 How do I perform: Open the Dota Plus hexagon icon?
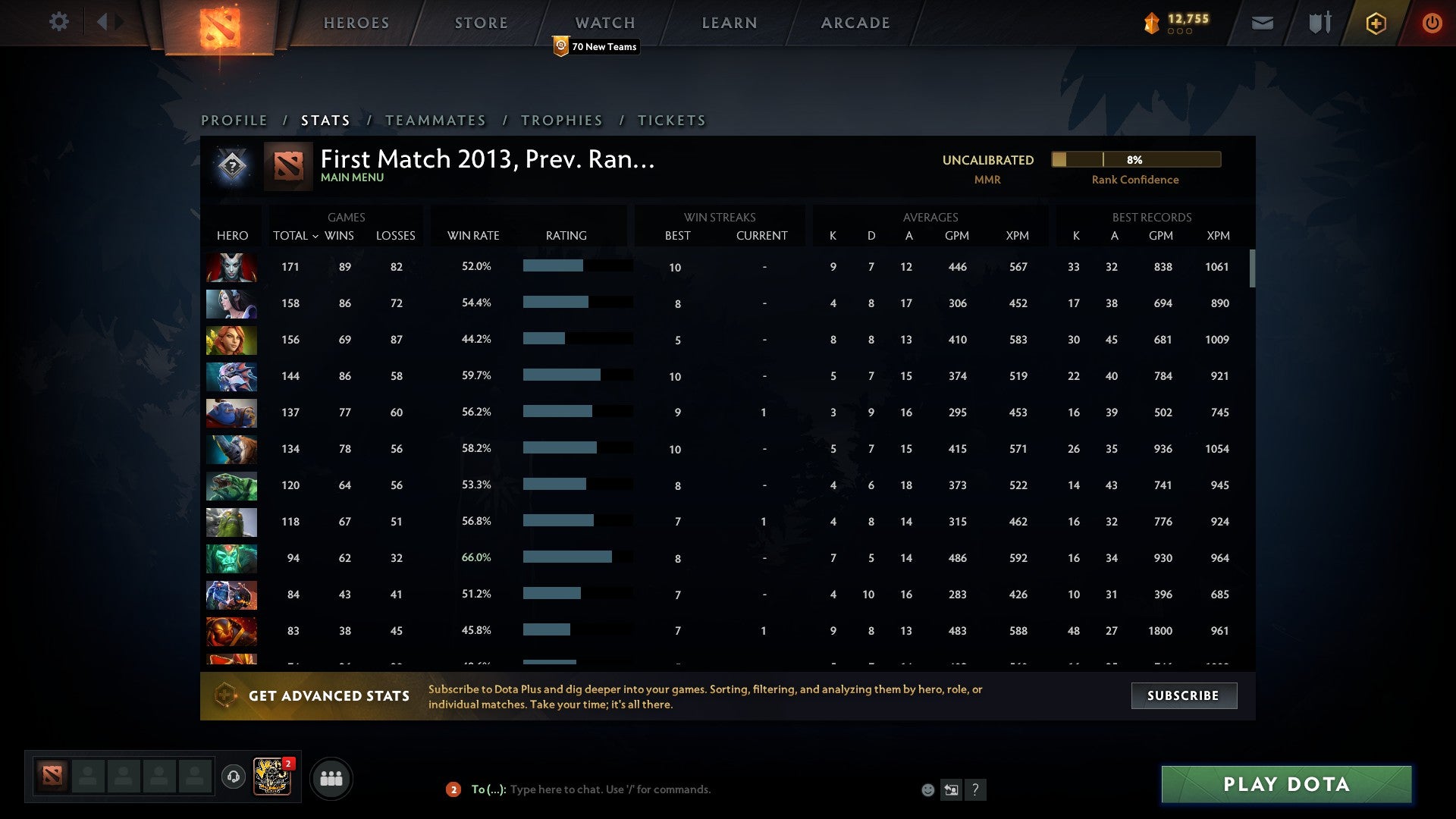point(1376,23)
